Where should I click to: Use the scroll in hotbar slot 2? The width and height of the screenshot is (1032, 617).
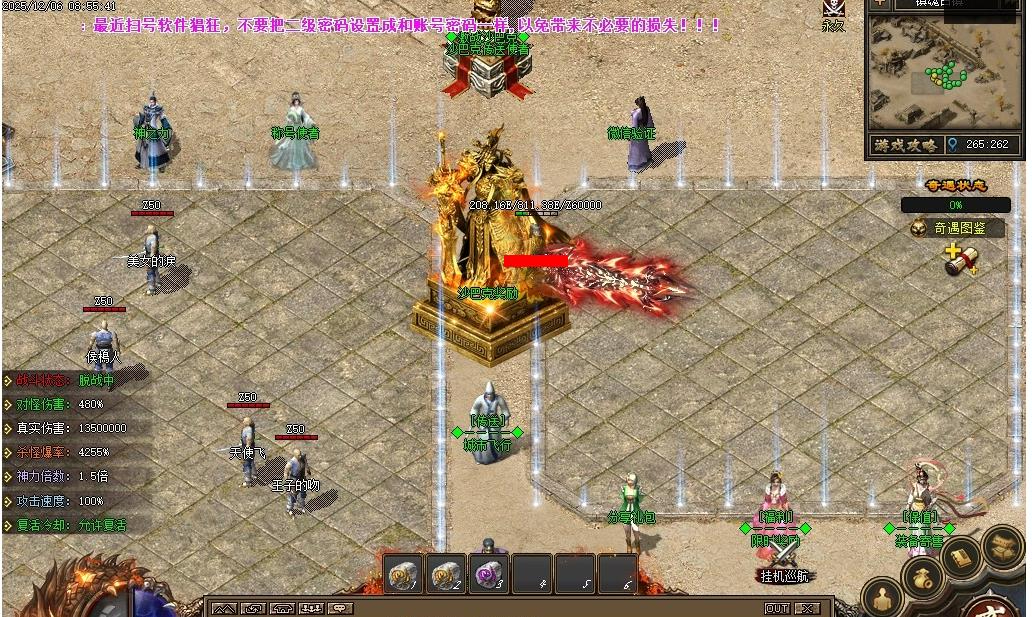[445, 574]
